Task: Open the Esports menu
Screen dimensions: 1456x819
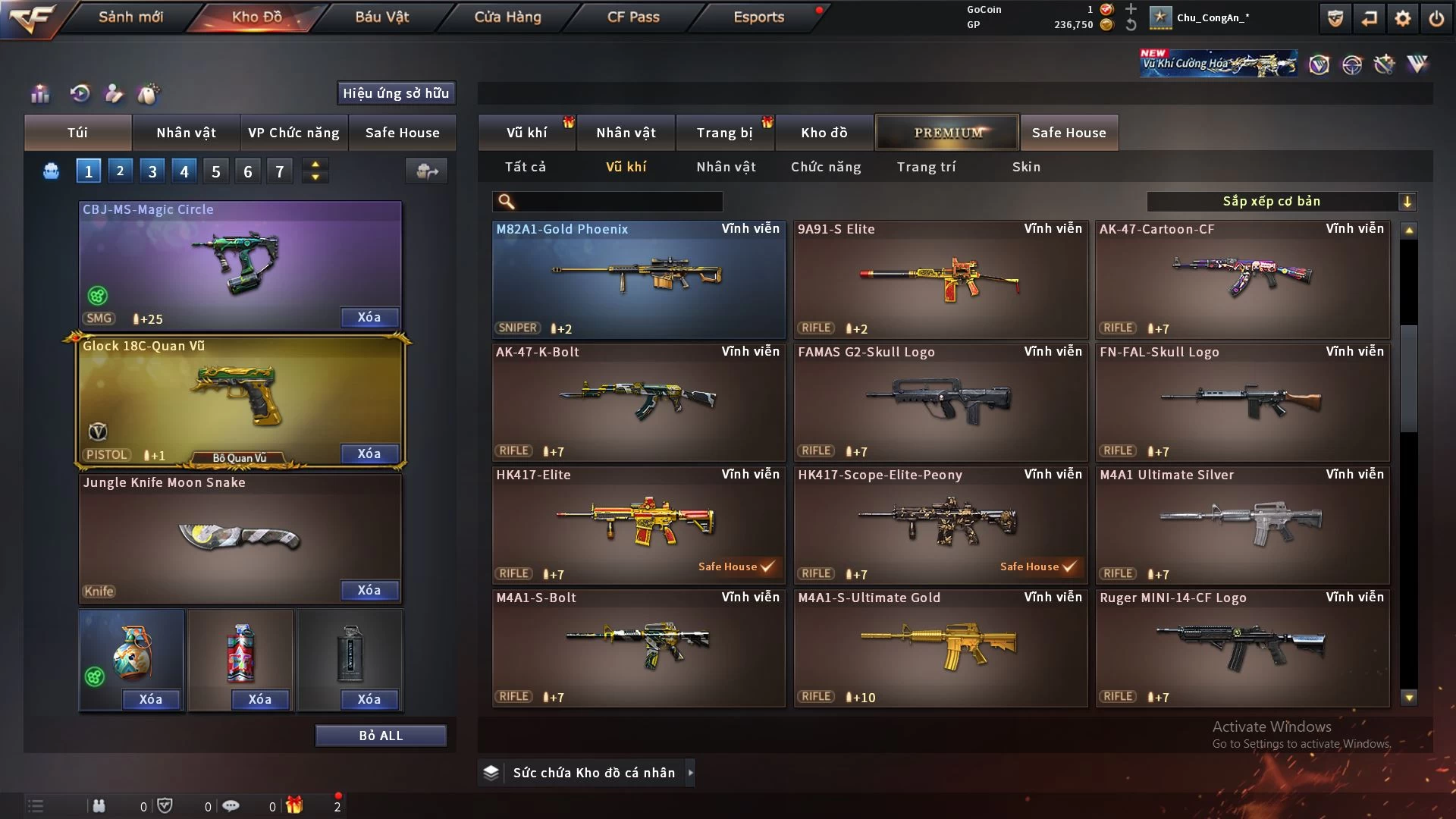Action: tap(758, 17)
